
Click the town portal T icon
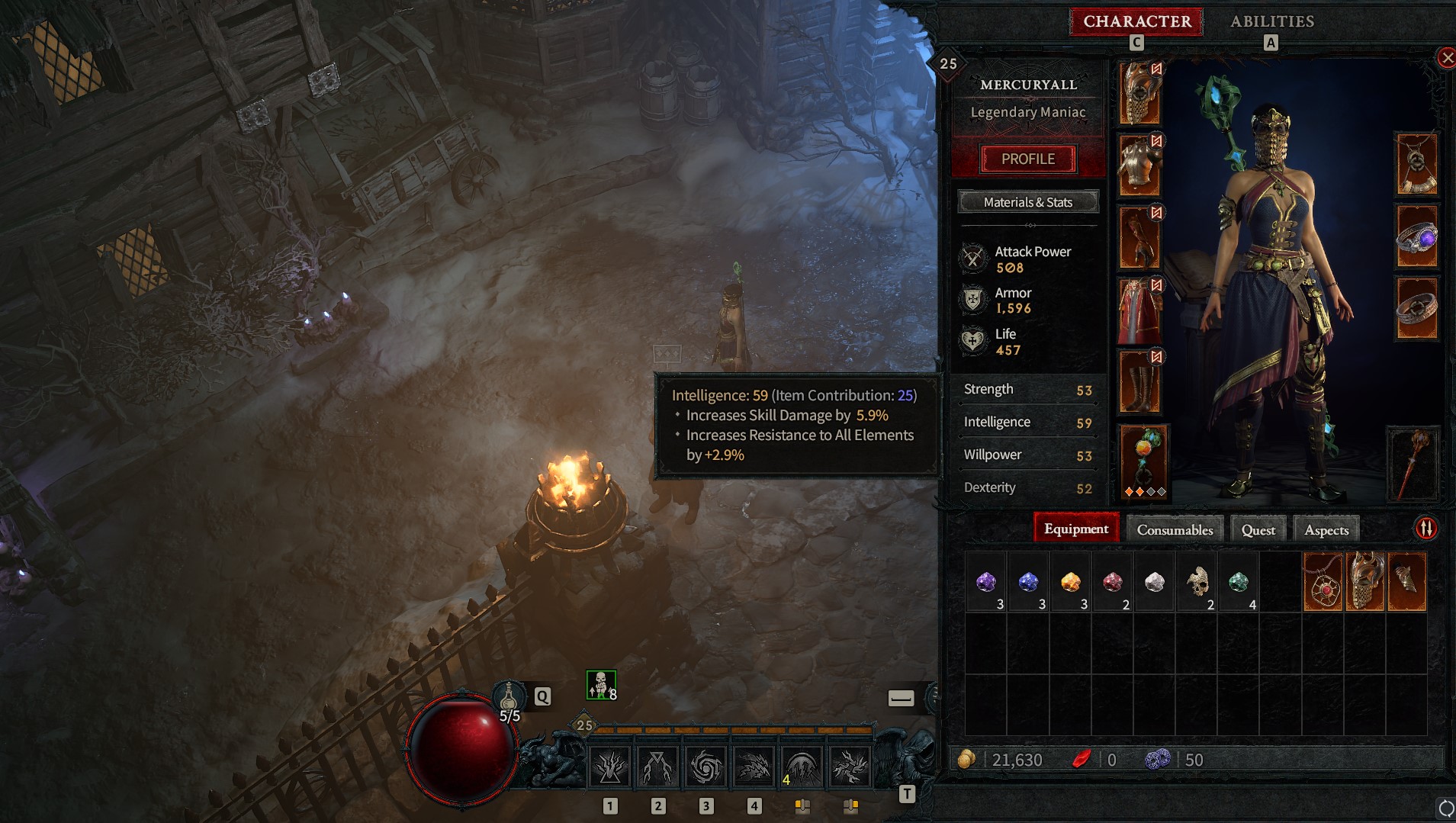tap(908, 796)
